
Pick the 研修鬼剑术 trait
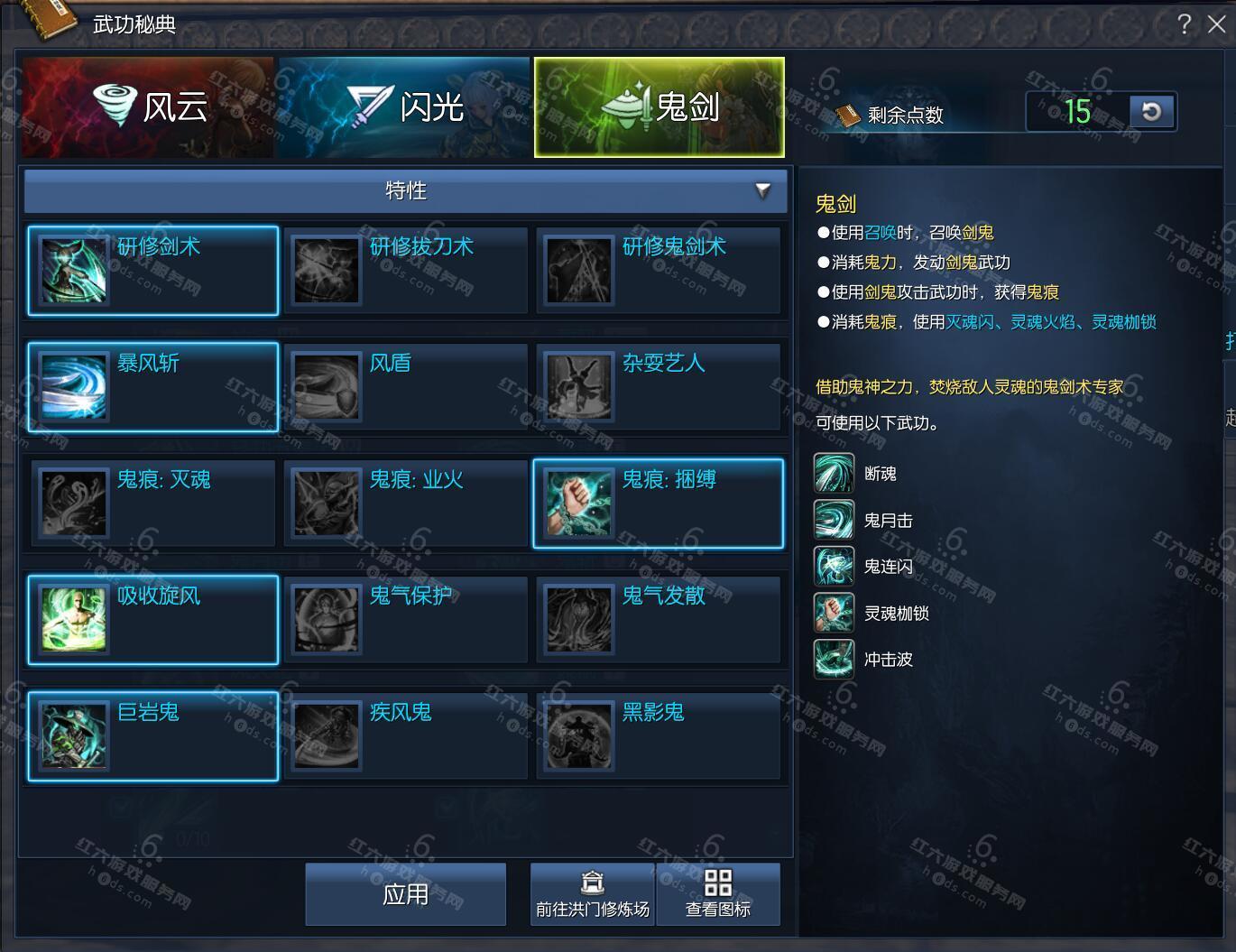pos(659,271)
